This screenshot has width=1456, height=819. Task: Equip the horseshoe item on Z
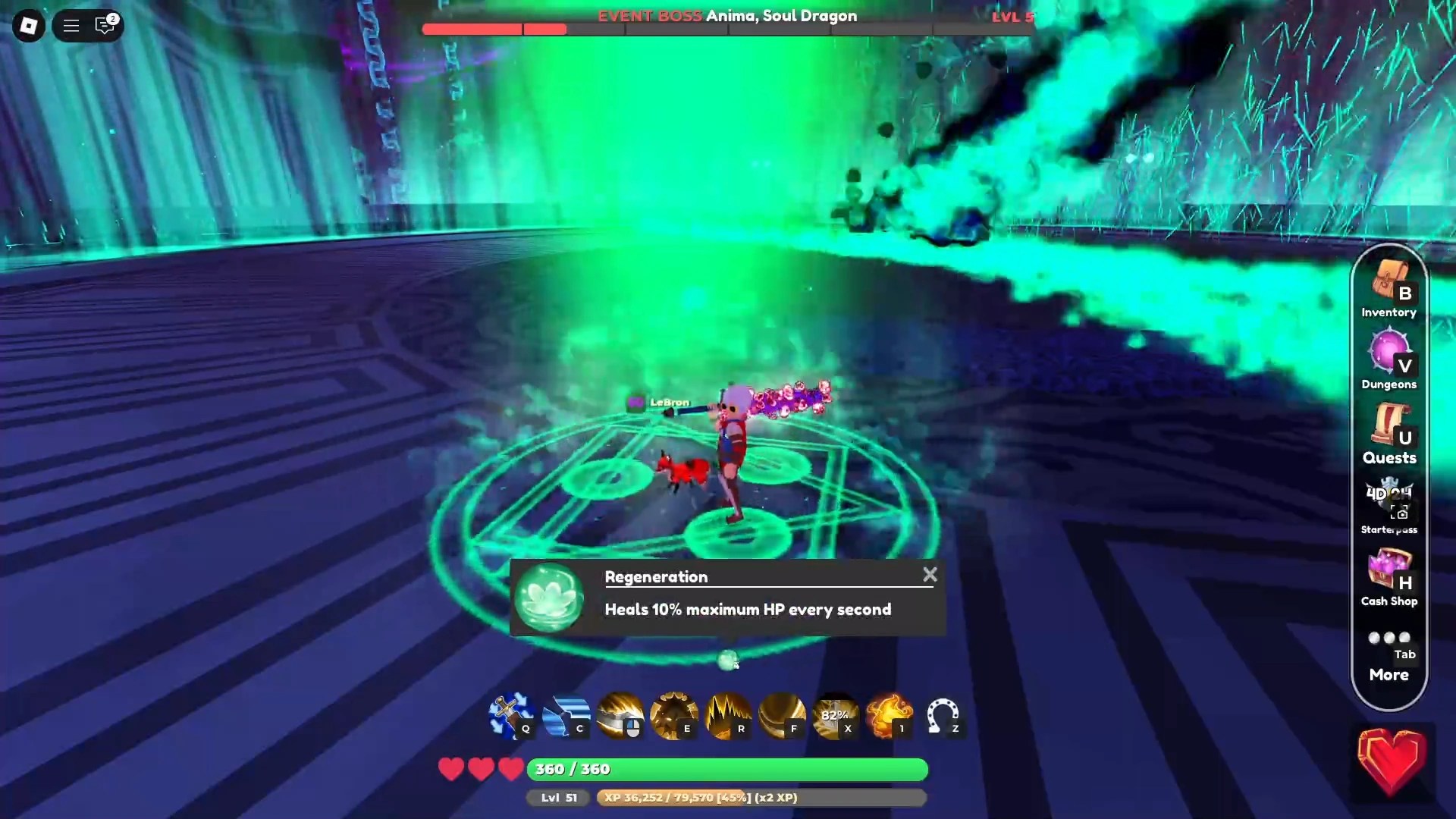[945, 717]
